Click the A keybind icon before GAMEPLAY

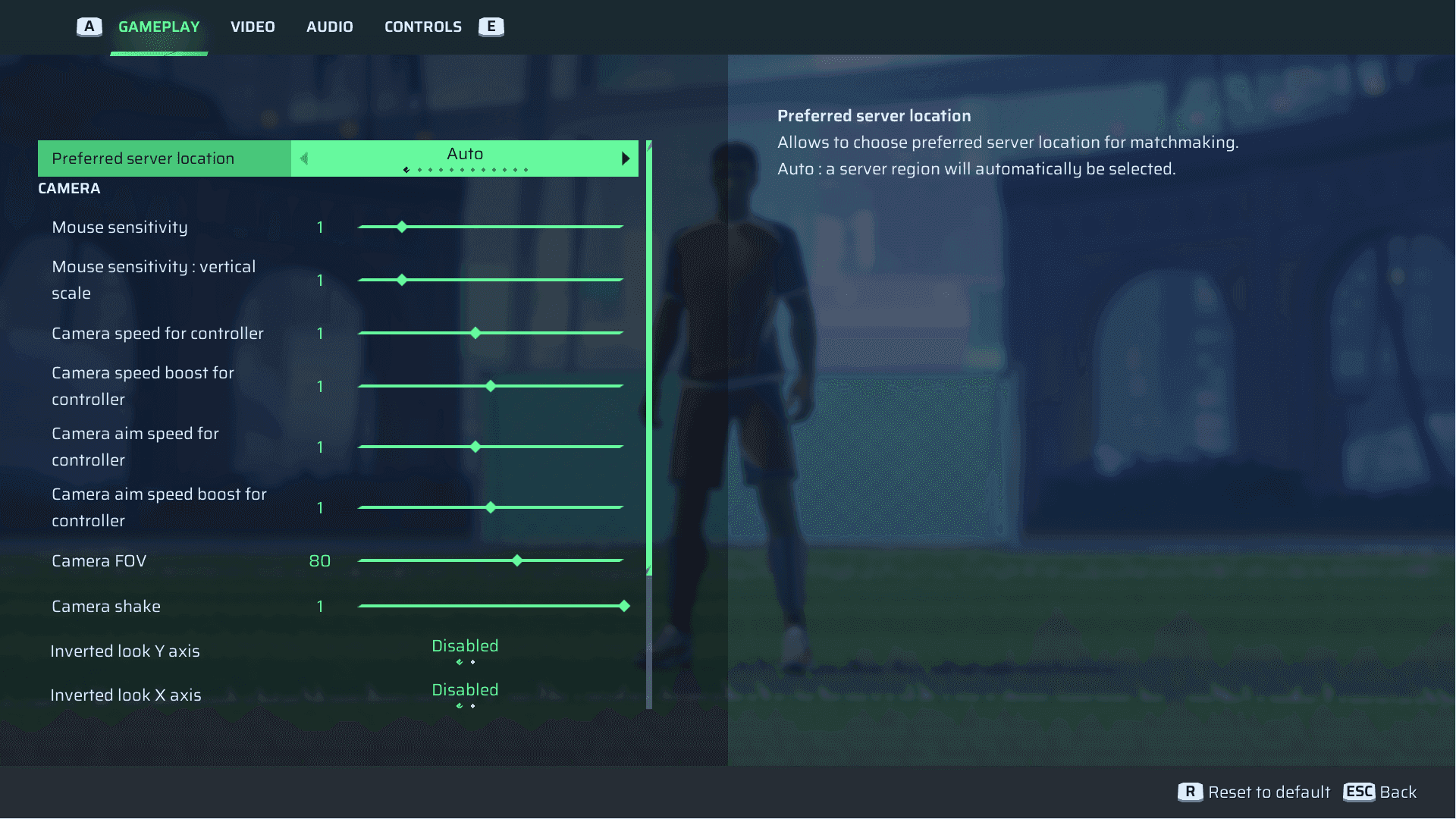(89, 26)
